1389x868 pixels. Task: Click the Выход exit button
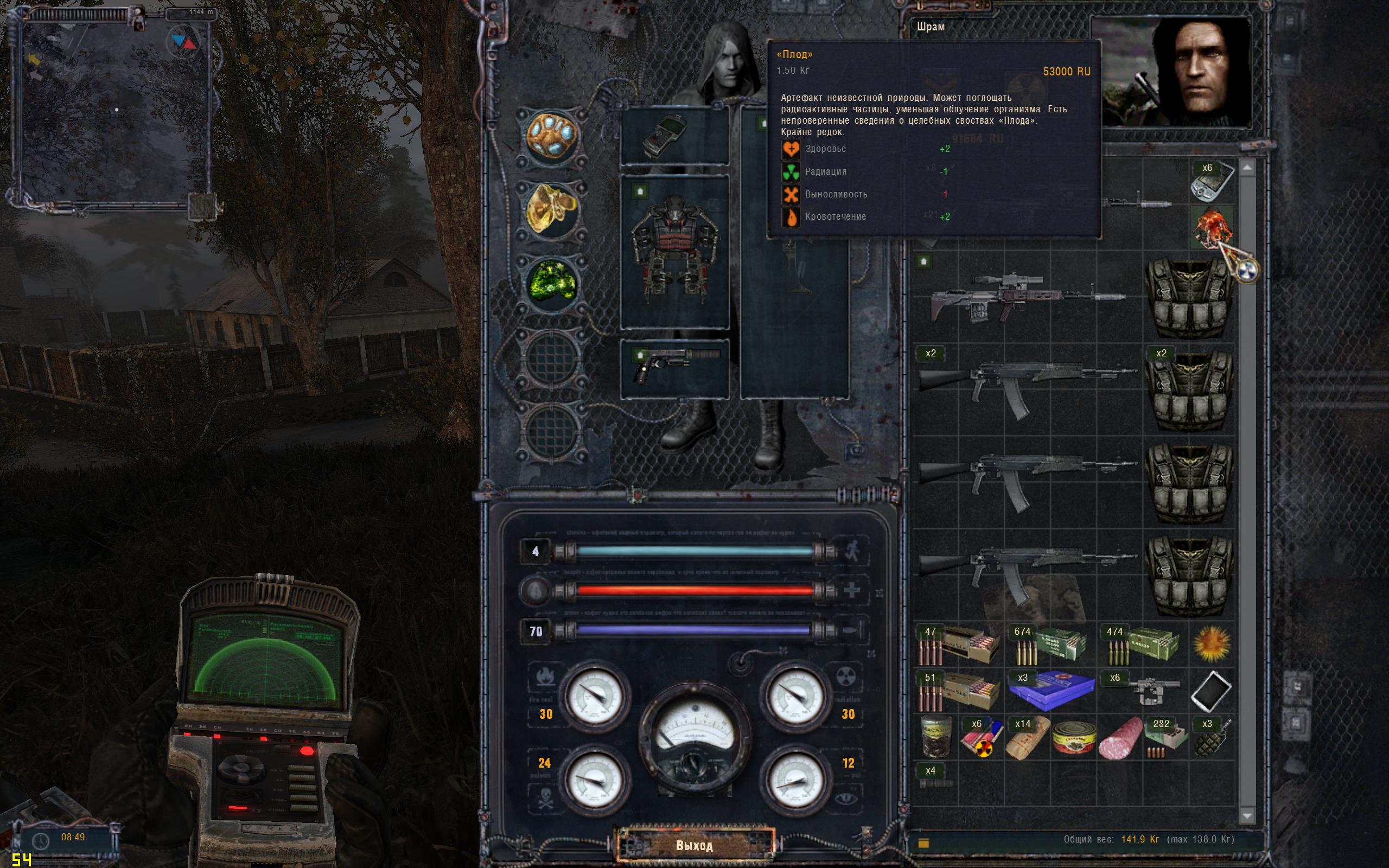click(694, 845)
